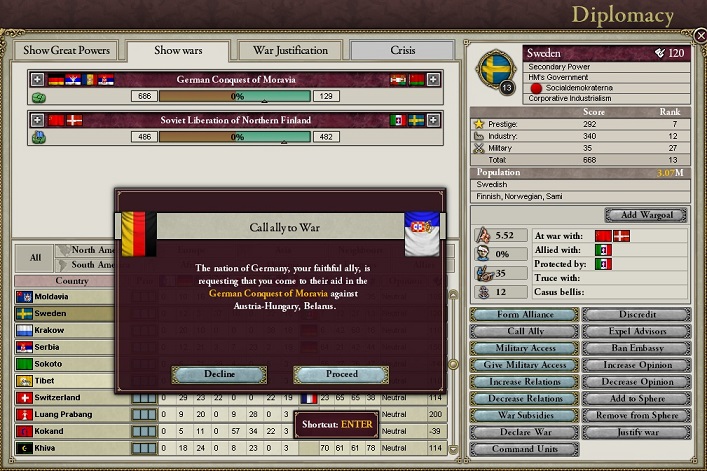This screenshot has height=471, width=707.
Task: Decline the call to war
Action: [x=219, y=374]
